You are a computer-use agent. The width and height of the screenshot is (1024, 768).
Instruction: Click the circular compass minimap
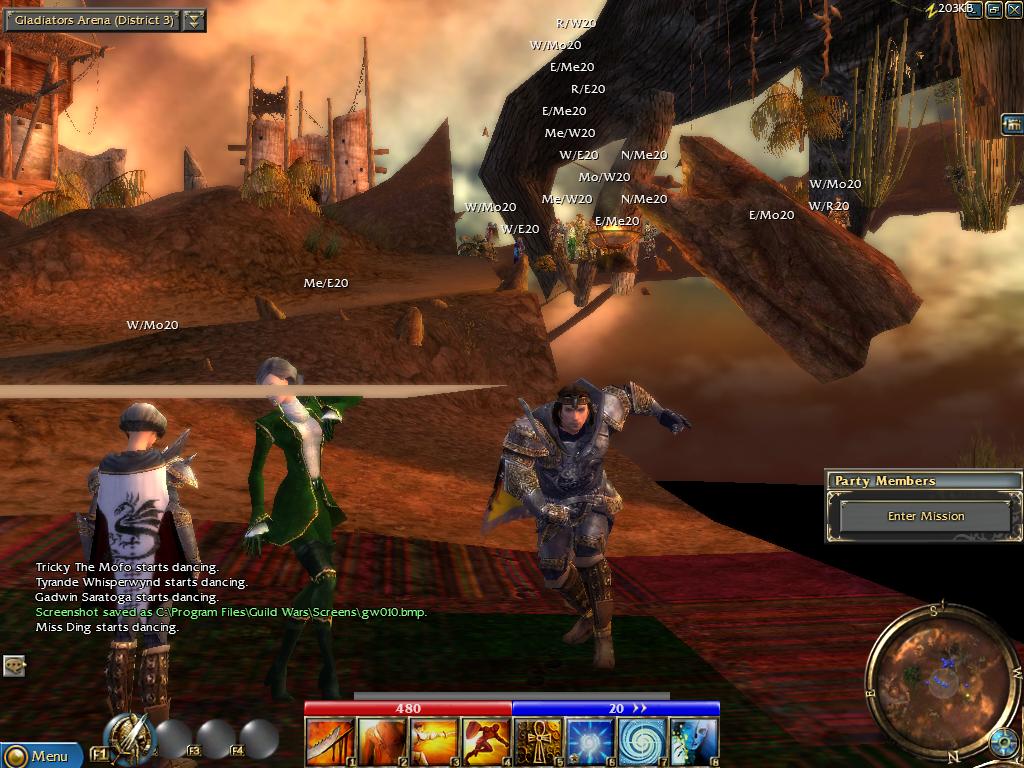(931, 672)
